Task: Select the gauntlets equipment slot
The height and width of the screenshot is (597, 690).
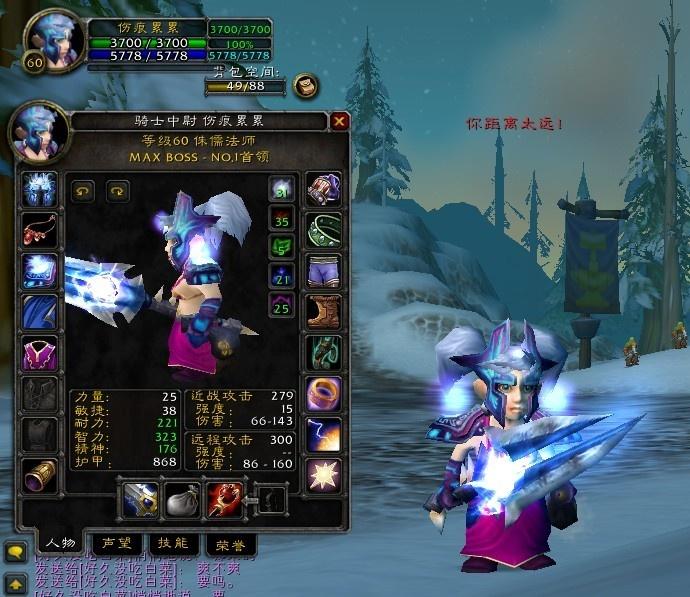Action: [x=323, y=189]
